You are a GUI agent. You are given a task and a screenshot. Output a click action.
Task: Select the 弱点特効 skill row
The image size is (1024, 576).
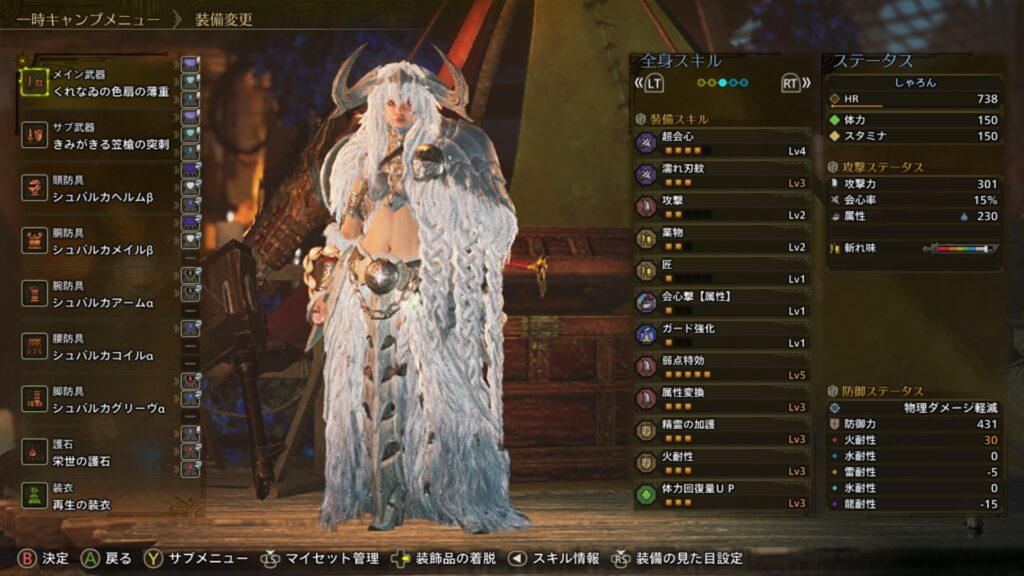[x=722, y=367]
